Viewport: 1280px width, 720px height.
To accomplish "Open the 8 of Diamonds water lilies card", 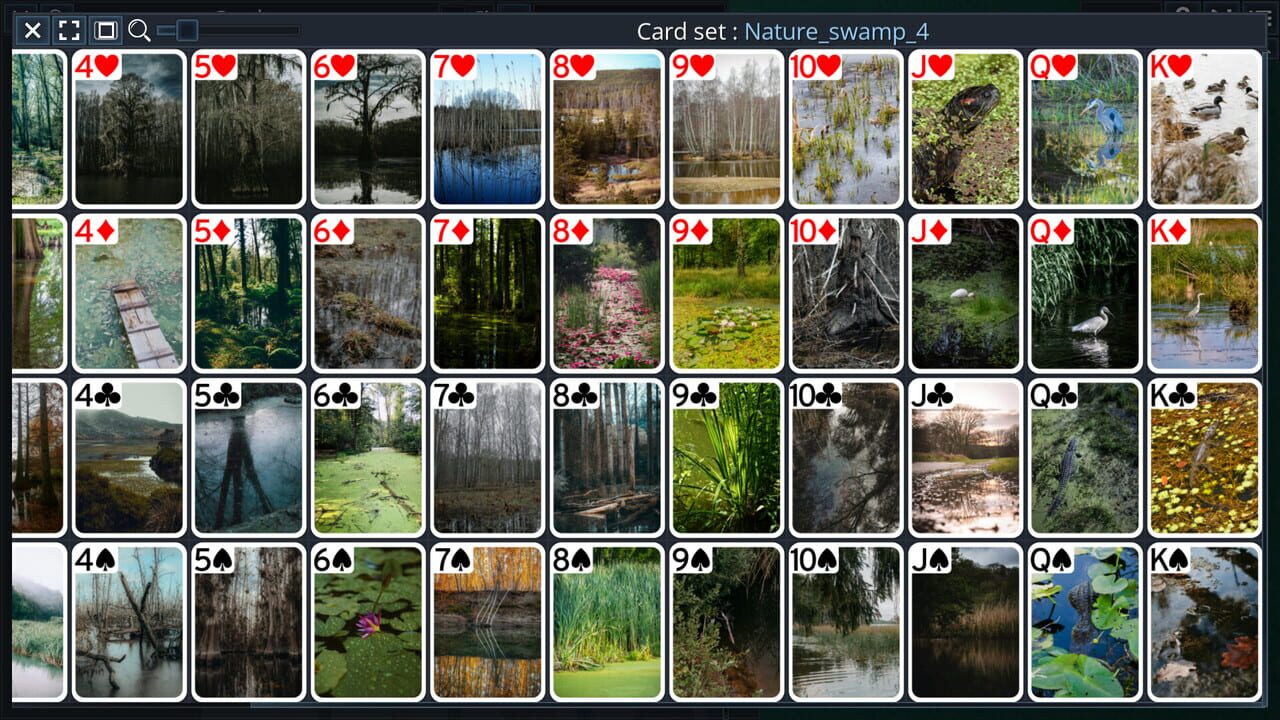I will 607,292.
